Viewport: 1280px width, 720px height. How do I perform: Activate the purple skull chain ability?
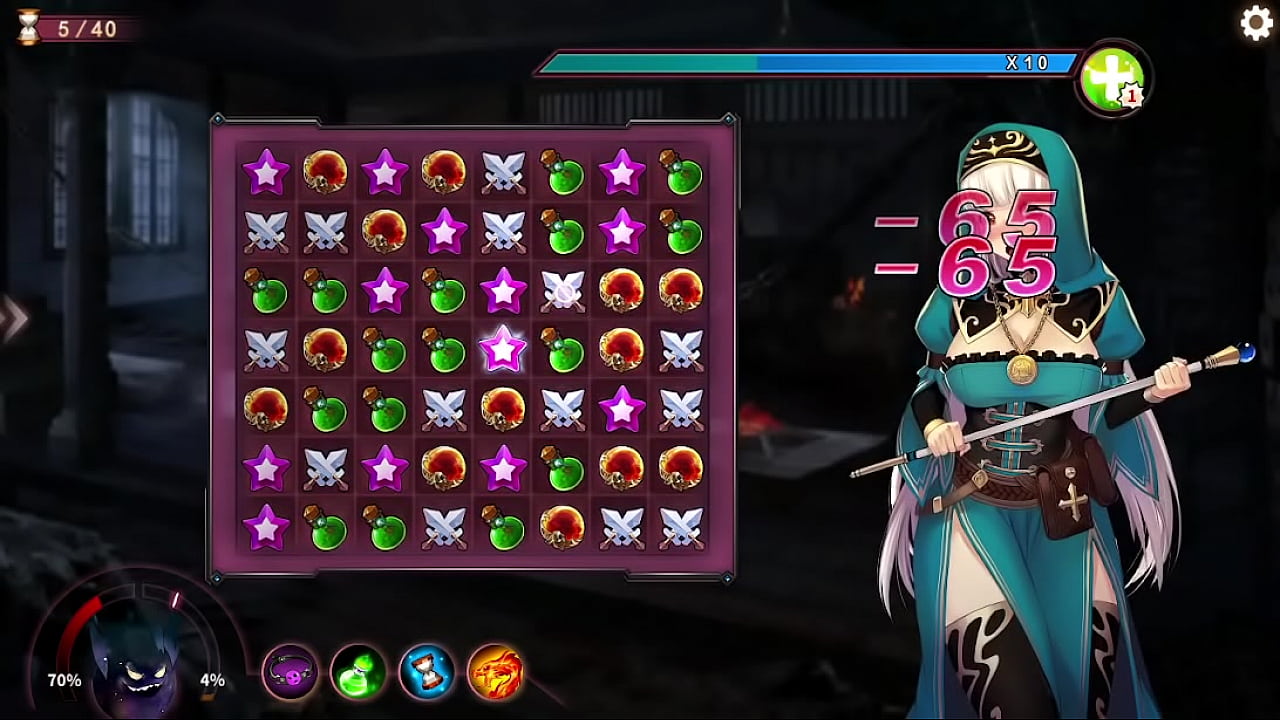tap(291, 672)
